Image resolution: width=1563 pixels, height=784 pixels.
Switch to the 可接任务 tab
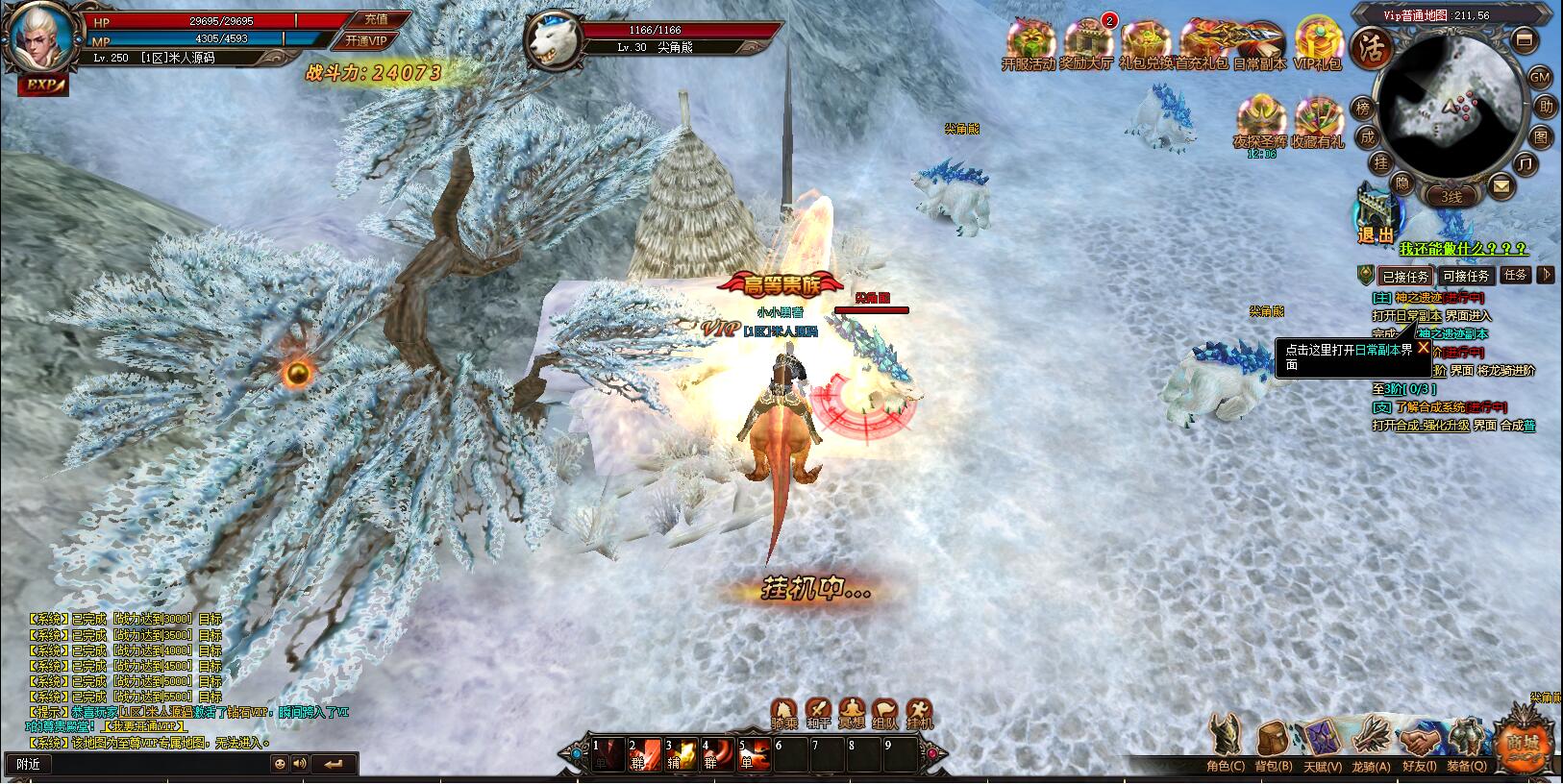pos(1466,276)
